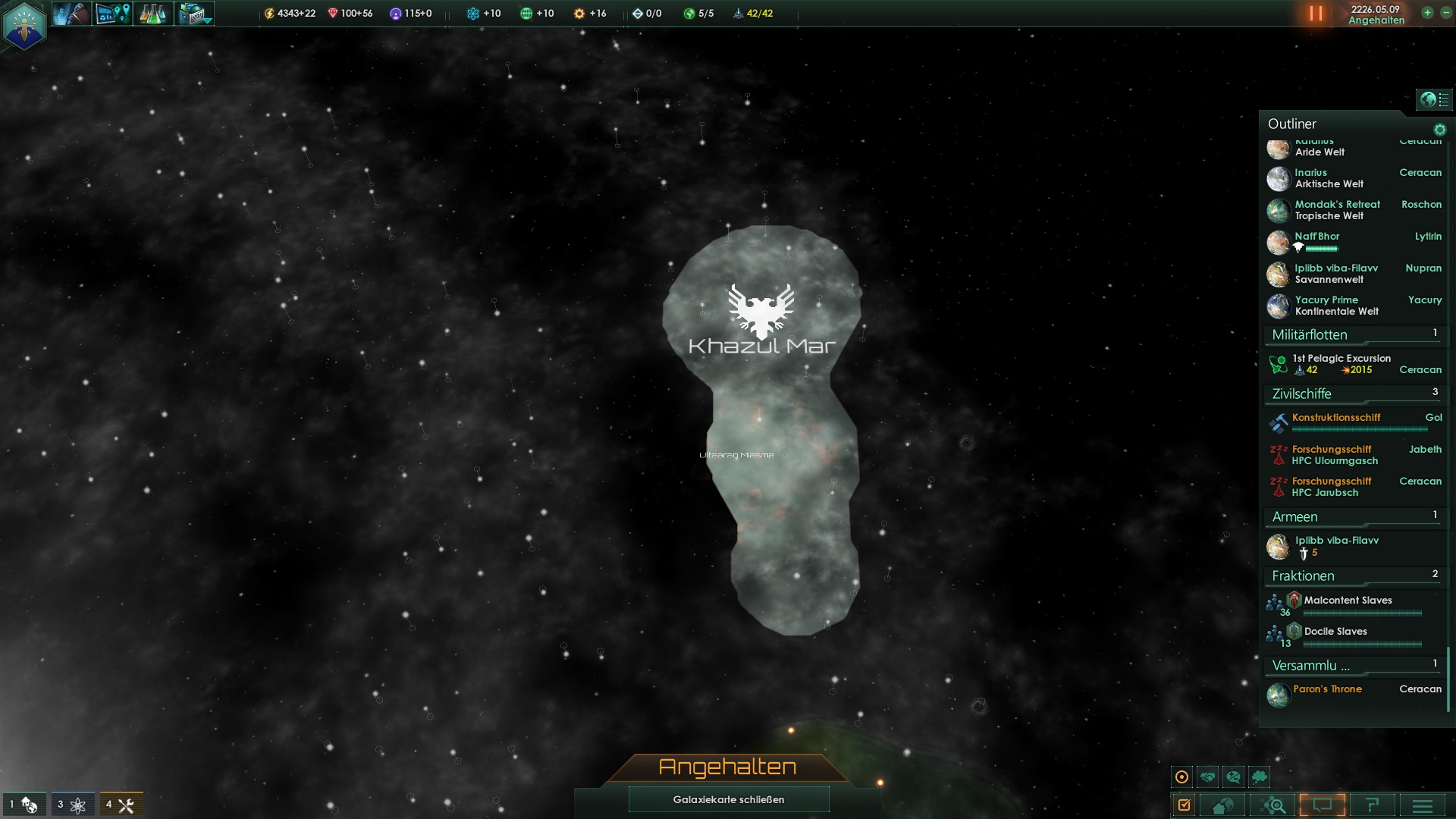1456x819 pixels.
Task: Select Mondak's Retreat planet in Outliner
Action: [1337, 210]
